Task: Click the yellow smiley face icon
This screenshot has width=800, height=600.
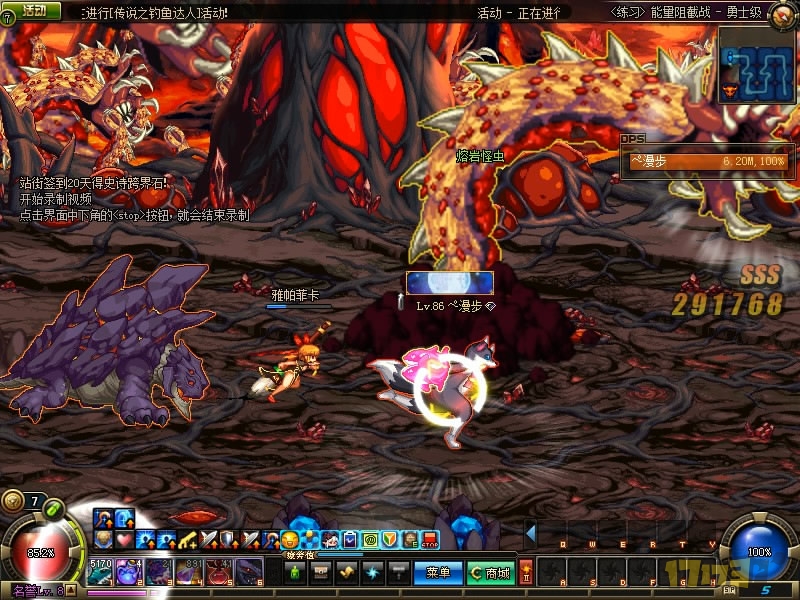Action: [290, 541]
